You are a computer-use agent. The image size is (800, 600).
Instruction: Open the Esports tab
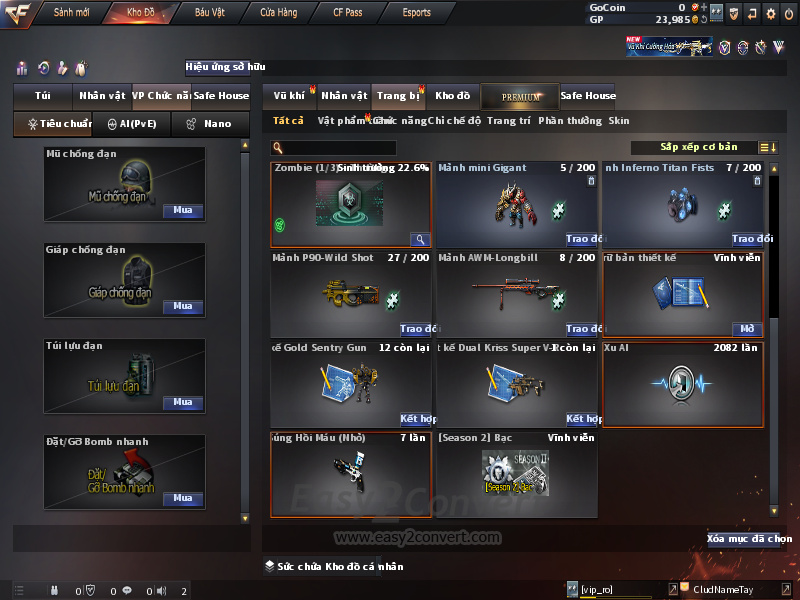(416, 13)
